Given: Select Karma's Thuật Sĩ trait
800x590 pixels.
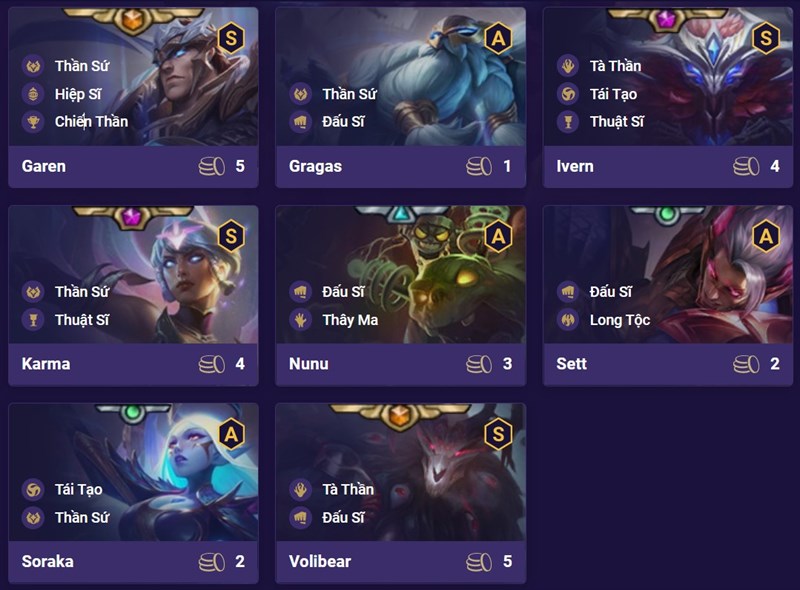Looking at the screenshot, I should click(81, 320).
